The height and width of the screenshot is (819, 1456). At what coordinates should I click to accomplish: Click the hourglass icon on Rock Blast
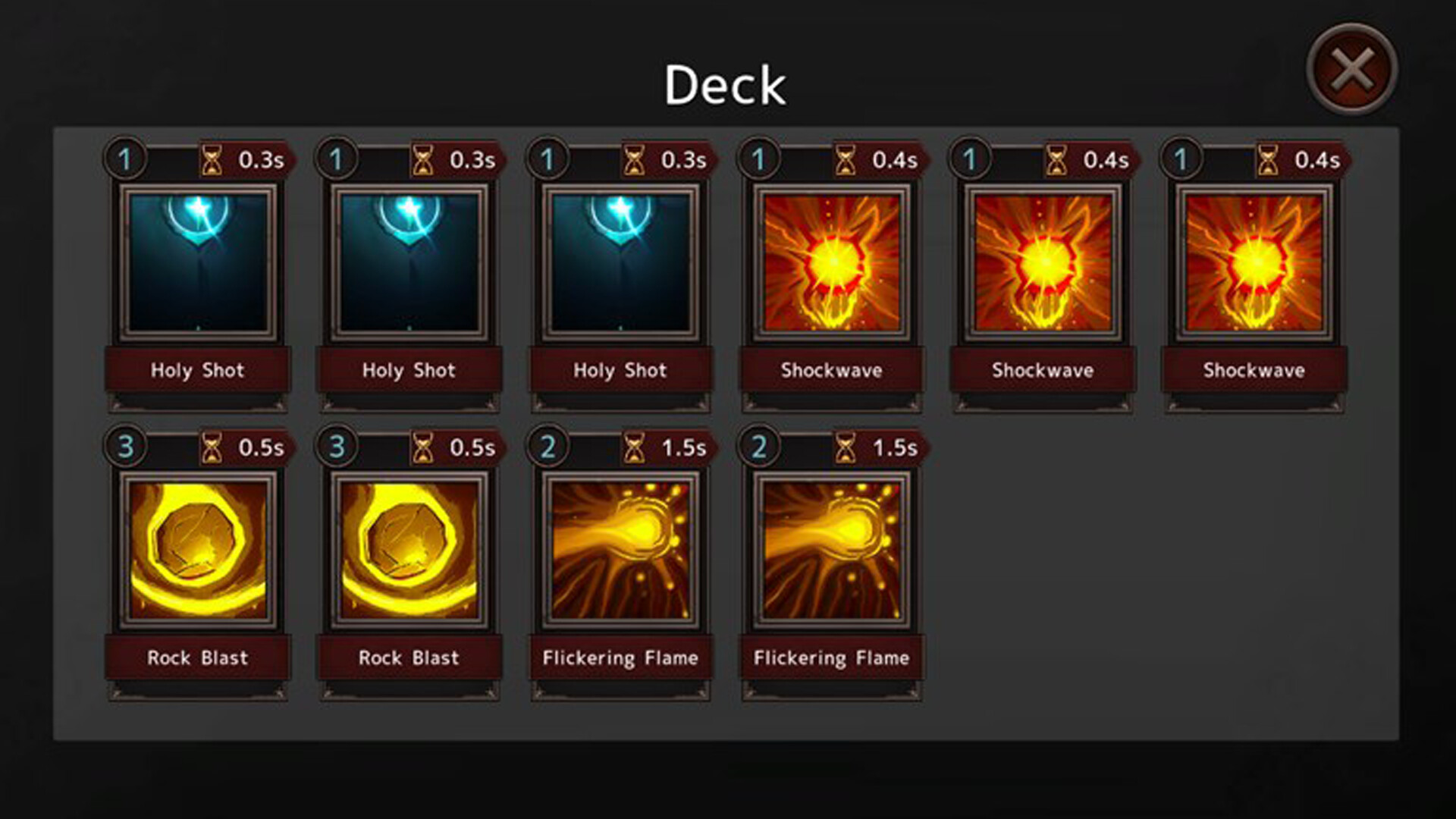[x=211, y=447]
